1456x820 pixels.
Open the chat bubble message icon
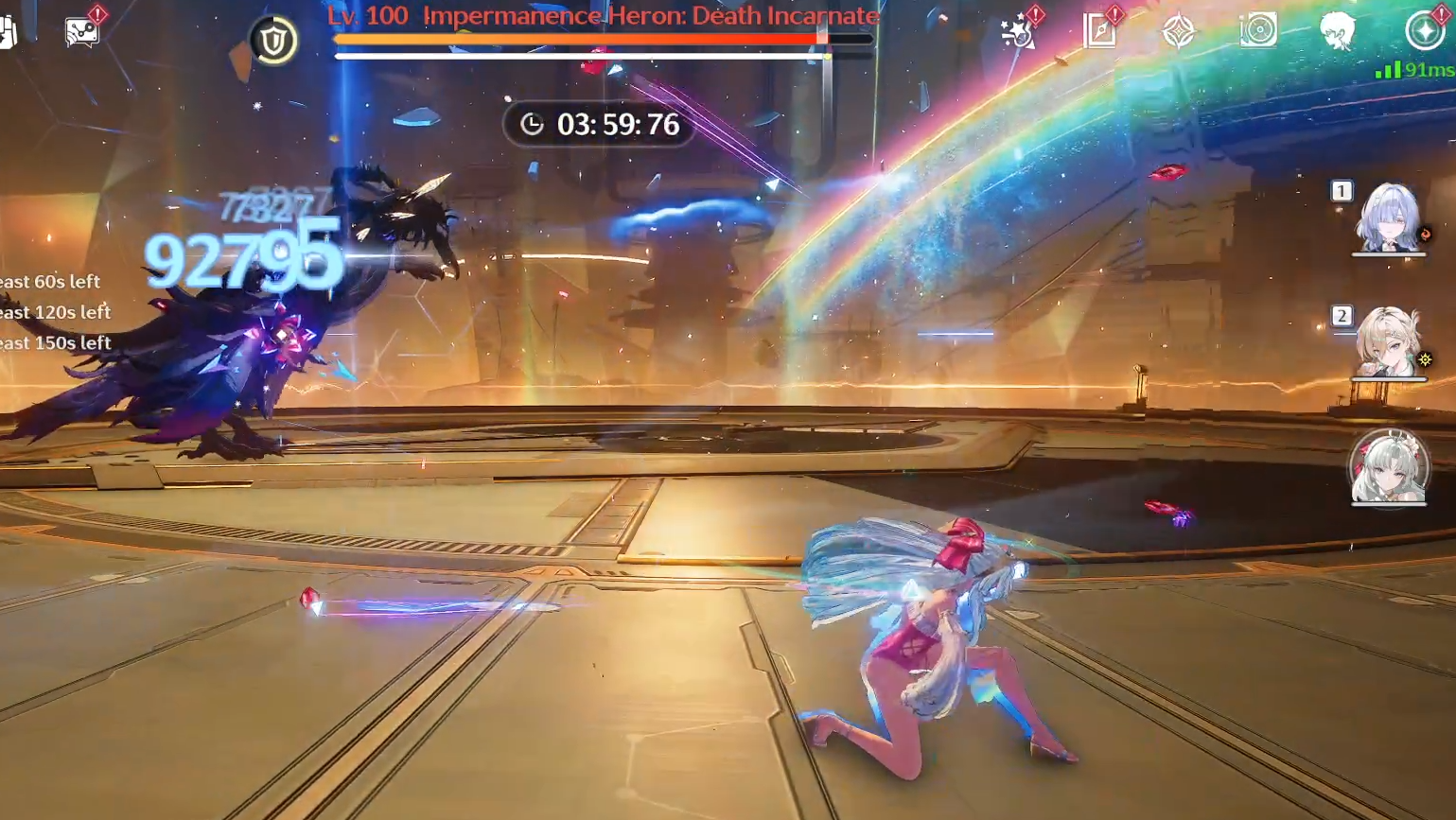tap(82, 31)
